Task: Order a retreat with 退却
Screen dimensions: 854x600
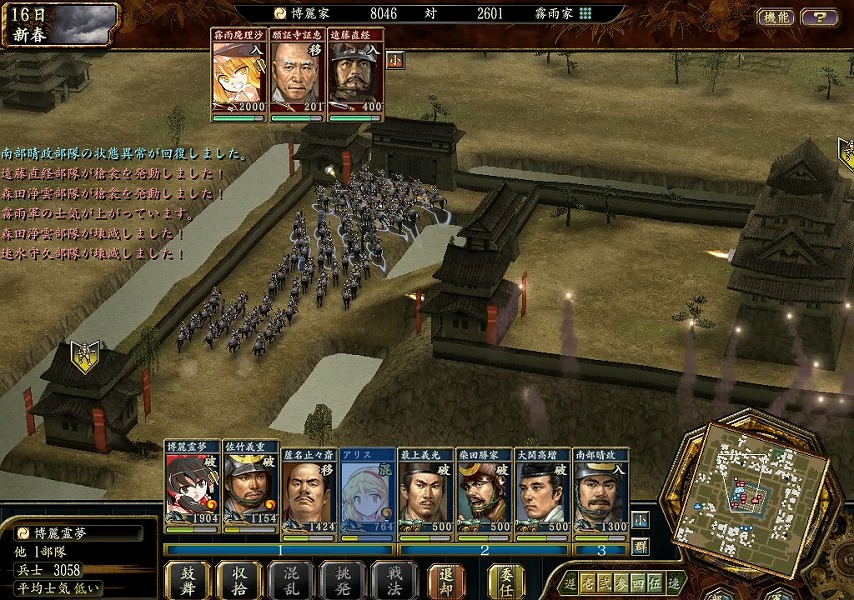Action: coord(447,580)
